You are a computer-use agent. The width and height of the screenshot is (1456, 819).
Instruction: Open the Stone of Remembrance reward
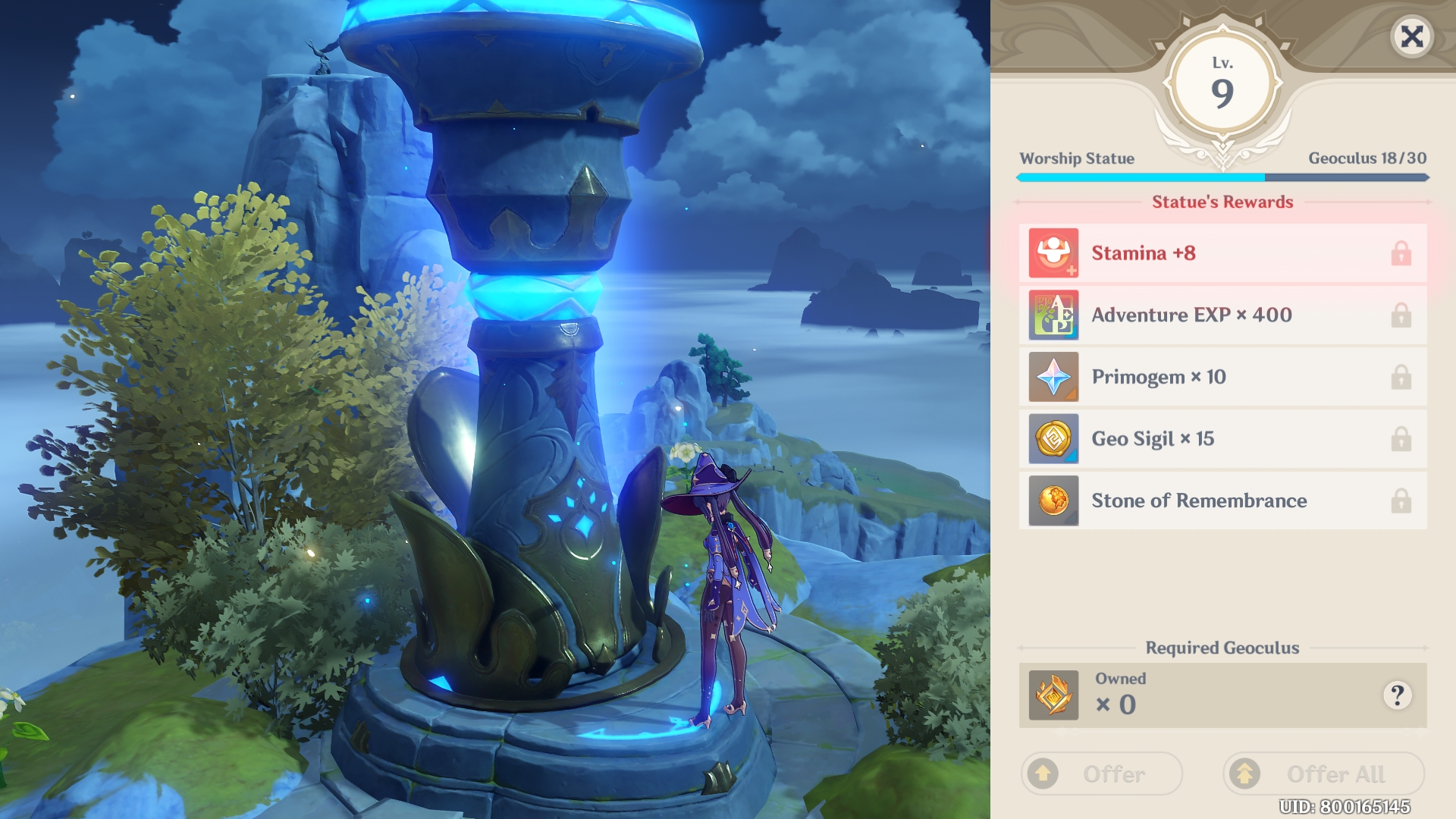pyautogui.click(x=1222, y=501)
